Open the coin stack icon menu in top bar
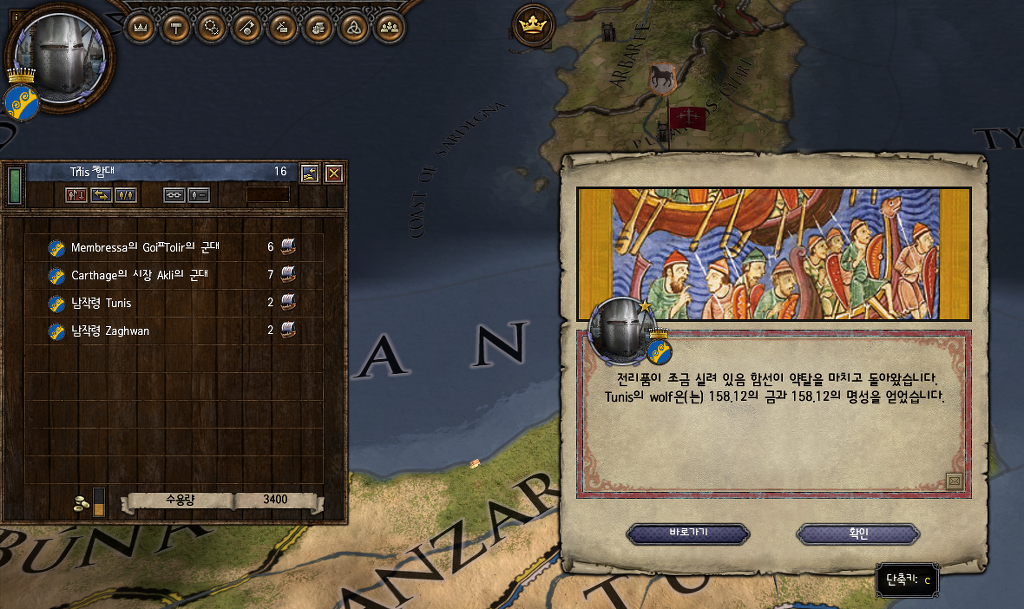 317,28
